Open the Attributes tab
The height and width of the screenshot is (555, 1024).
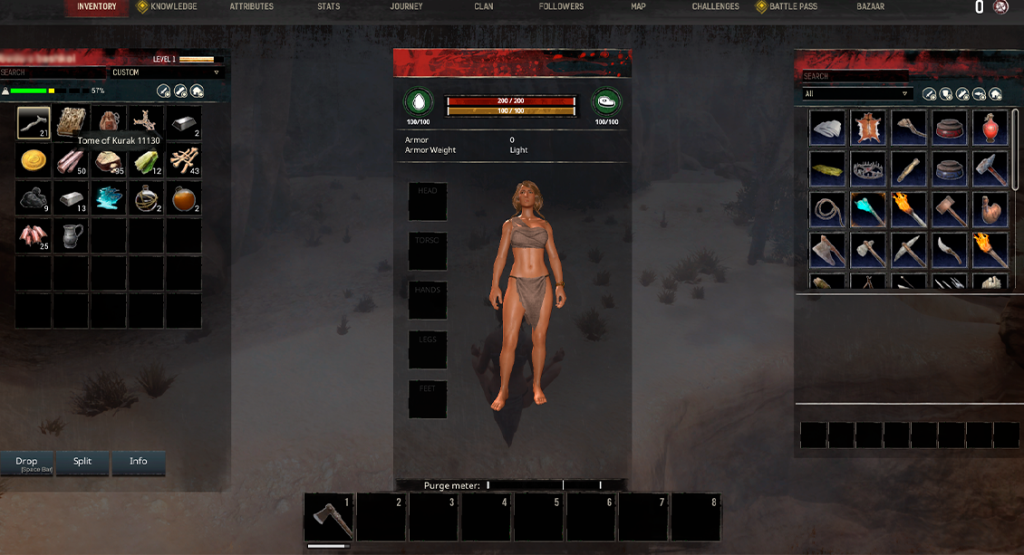(x=251, y=7)
